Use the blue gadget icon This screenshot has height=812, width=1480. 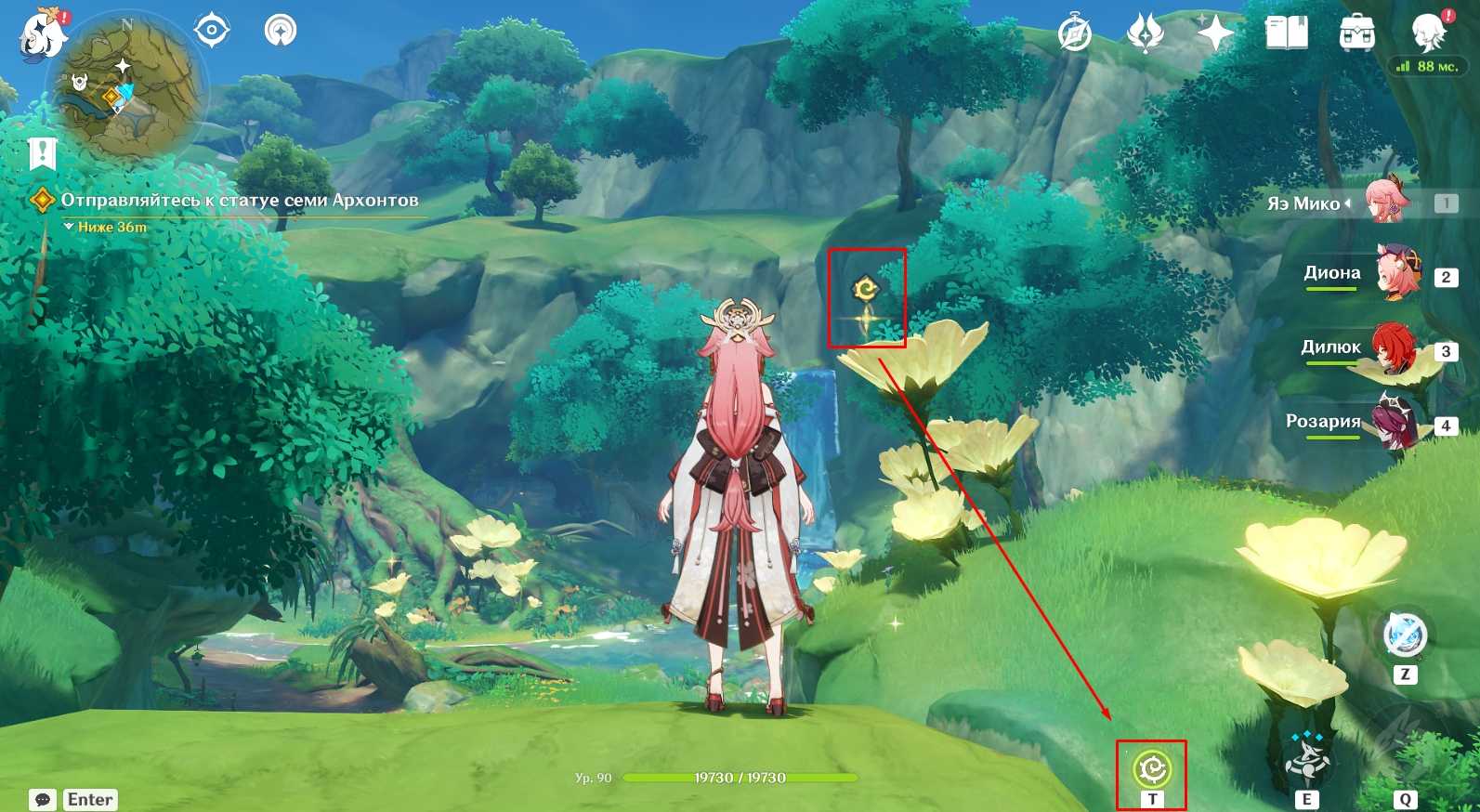1404,636
